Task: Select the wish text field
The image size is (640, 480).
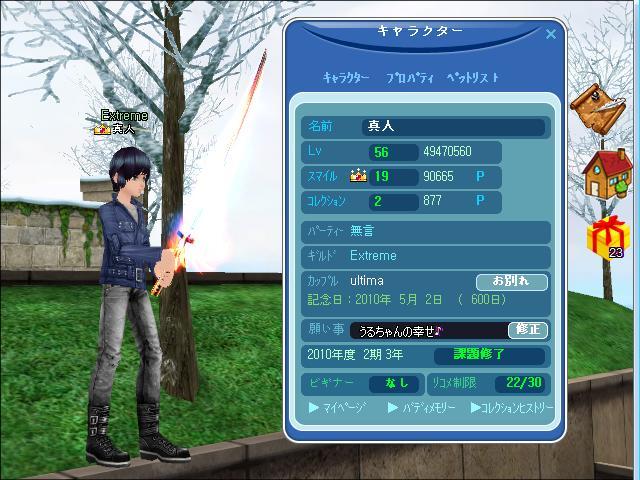Action: pyautogui.click(x=427, y=330)
